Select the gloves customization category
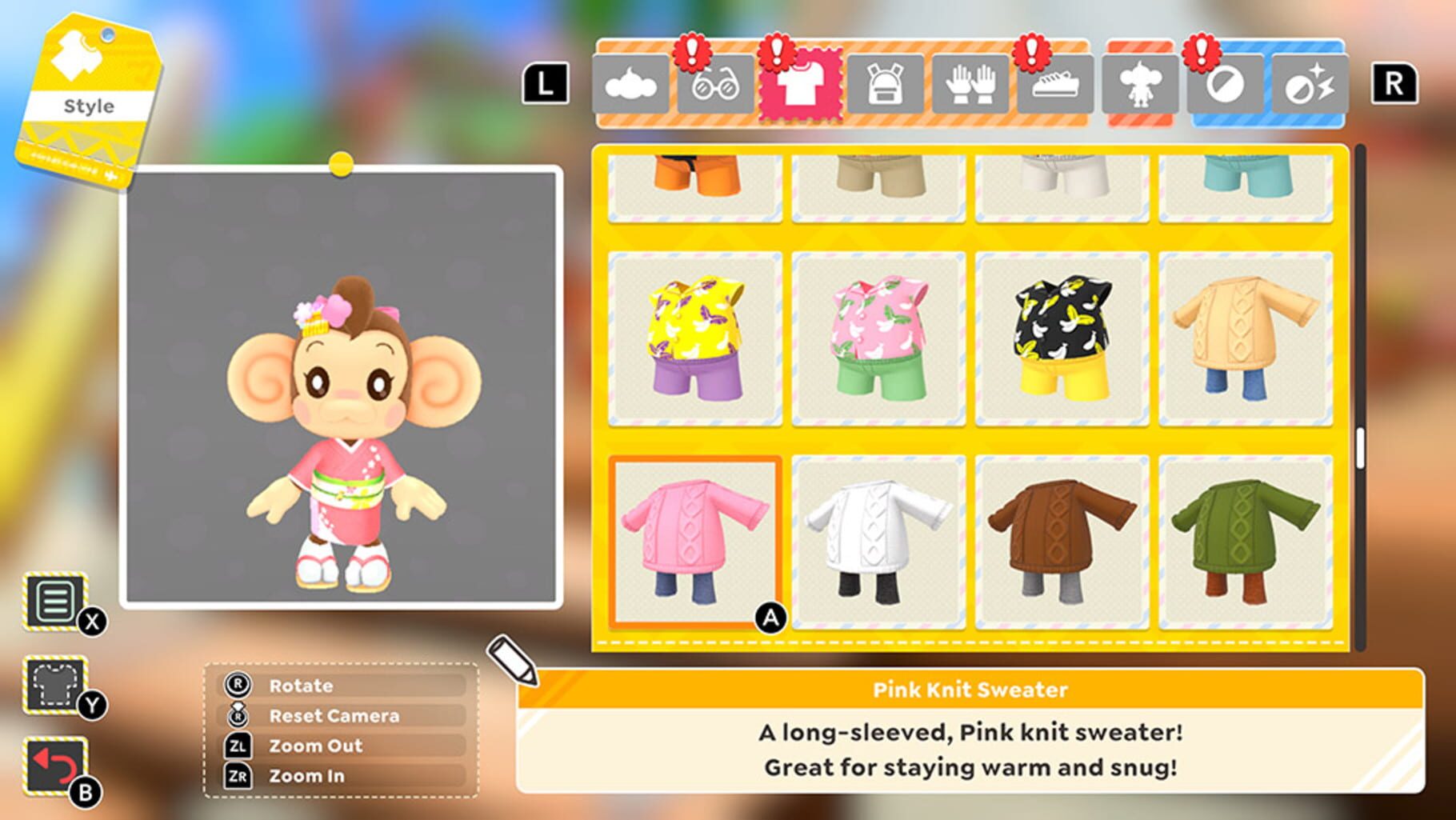Image resolution: width=1456 pixels, height=820 pixels. click(972, 84)
